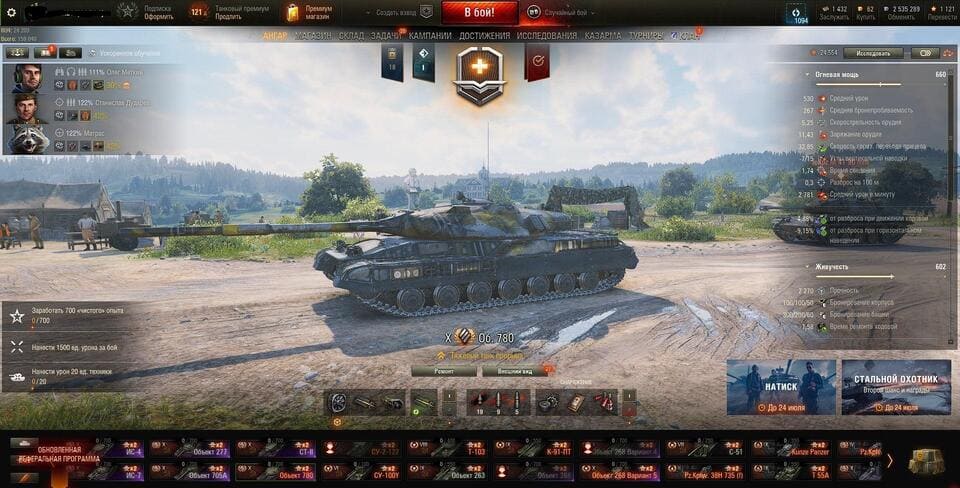Image resolution: width=960 pixels, height=488 pixels.
Task: Open the Исследования tab
Action: (546, 36)
